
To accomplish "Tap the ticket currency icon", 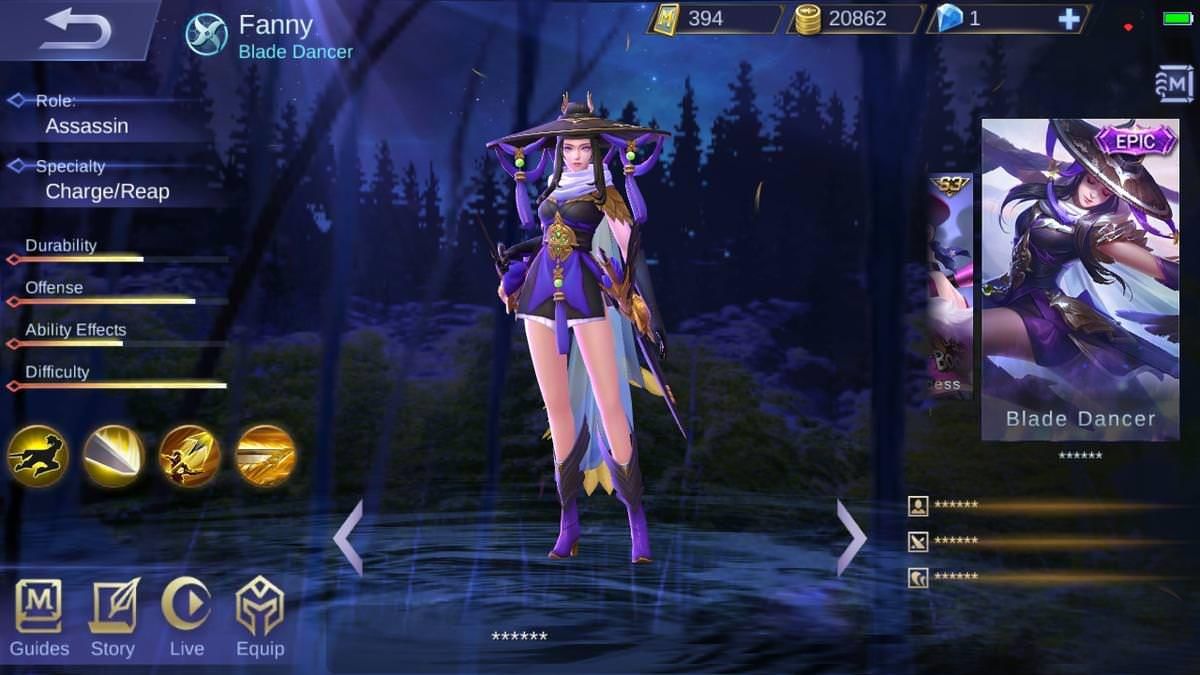I will pos(664,19).
